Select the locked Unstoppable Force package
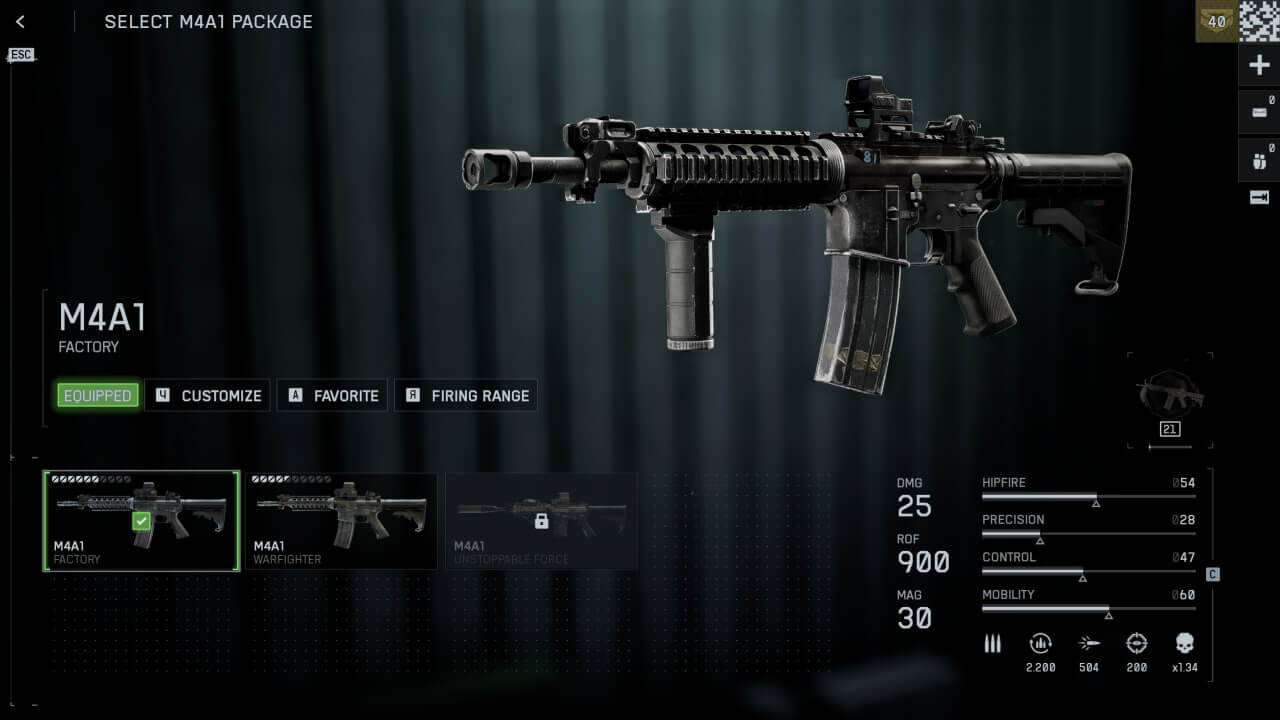 click(x=541, y=521)
